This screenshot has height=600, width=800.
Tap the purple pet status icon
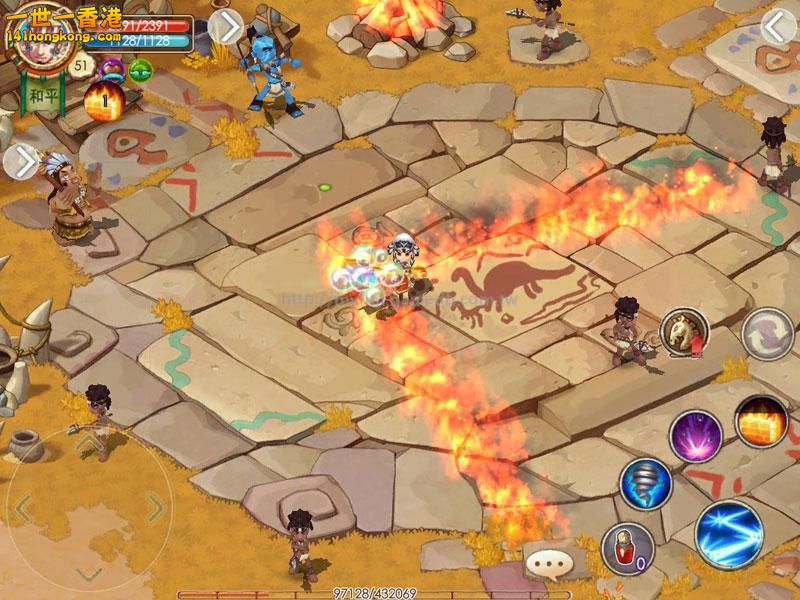click(112, 69)
